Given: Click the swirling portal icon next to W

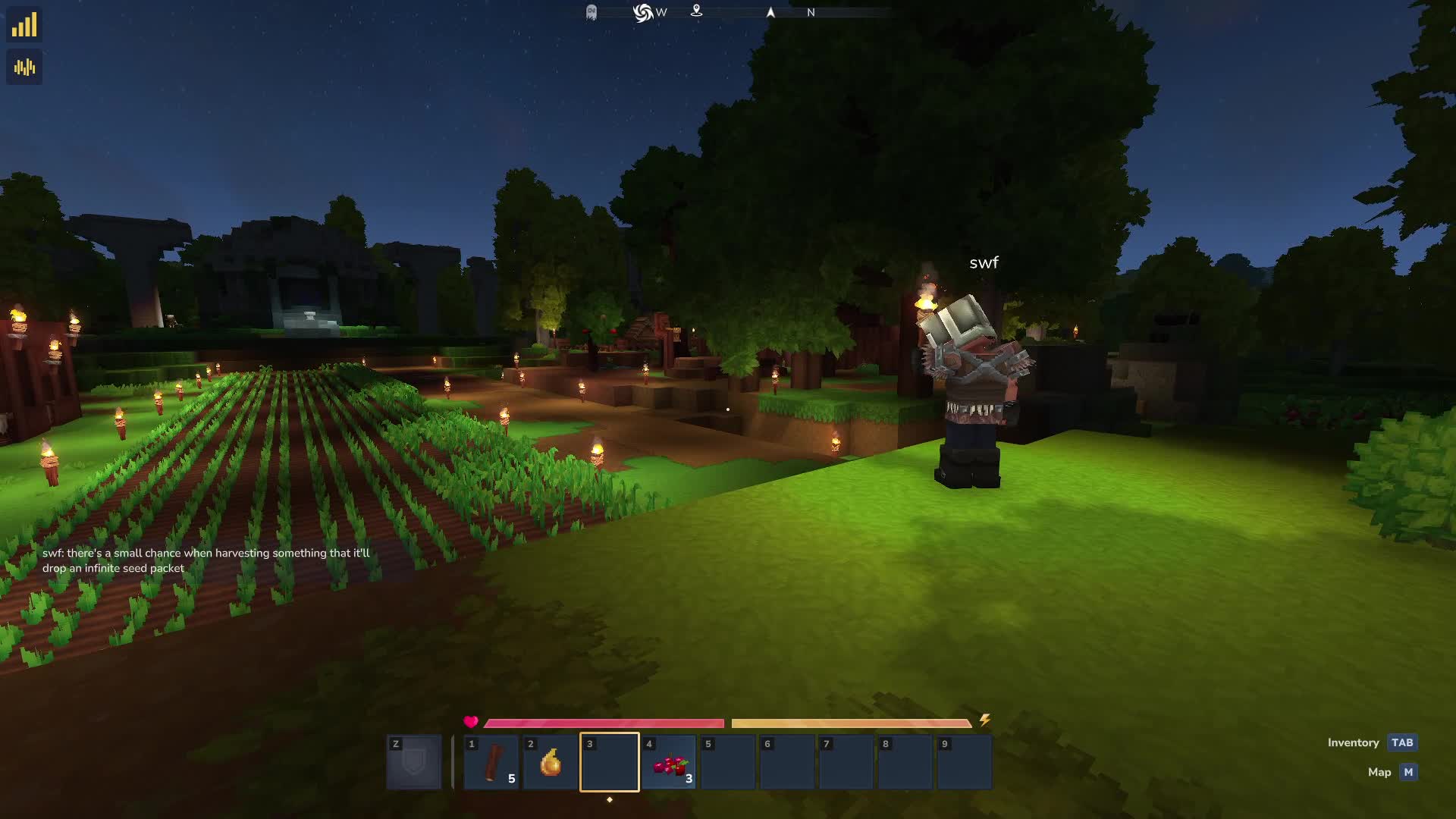Looking at the screenshot, I should [642, 12].
